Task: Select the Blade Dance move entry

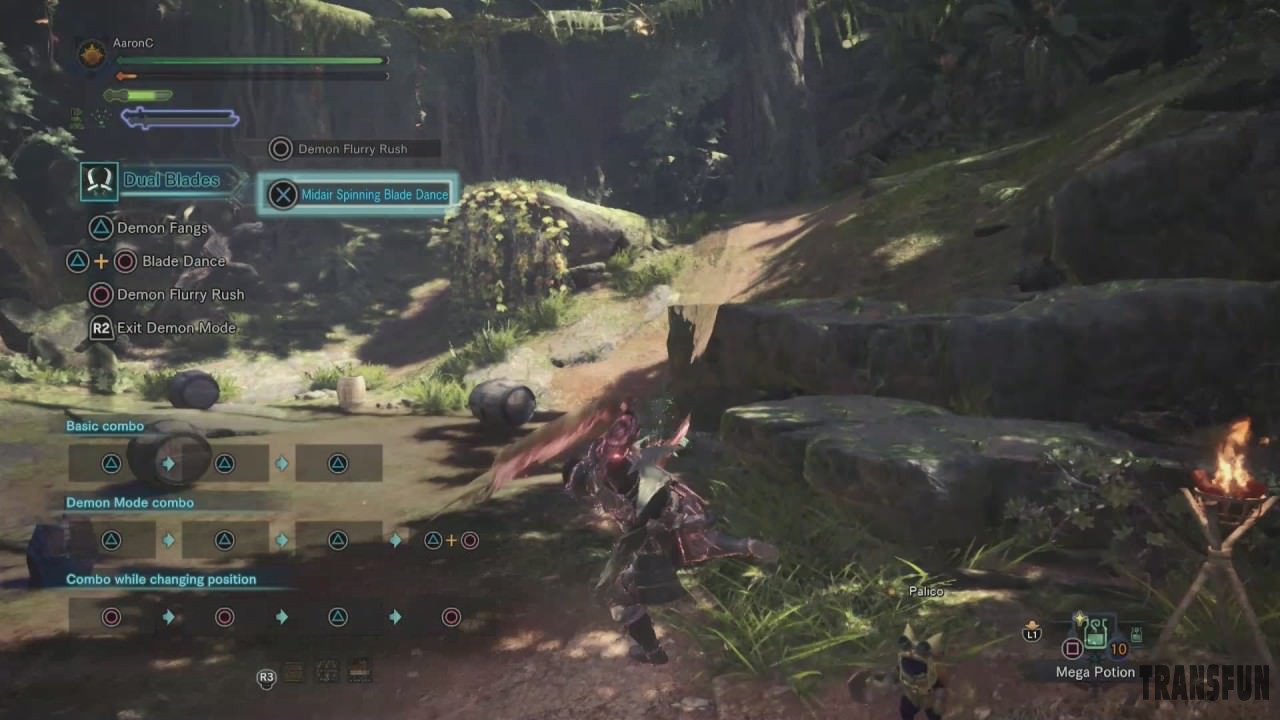Action: tap(183, 261)
